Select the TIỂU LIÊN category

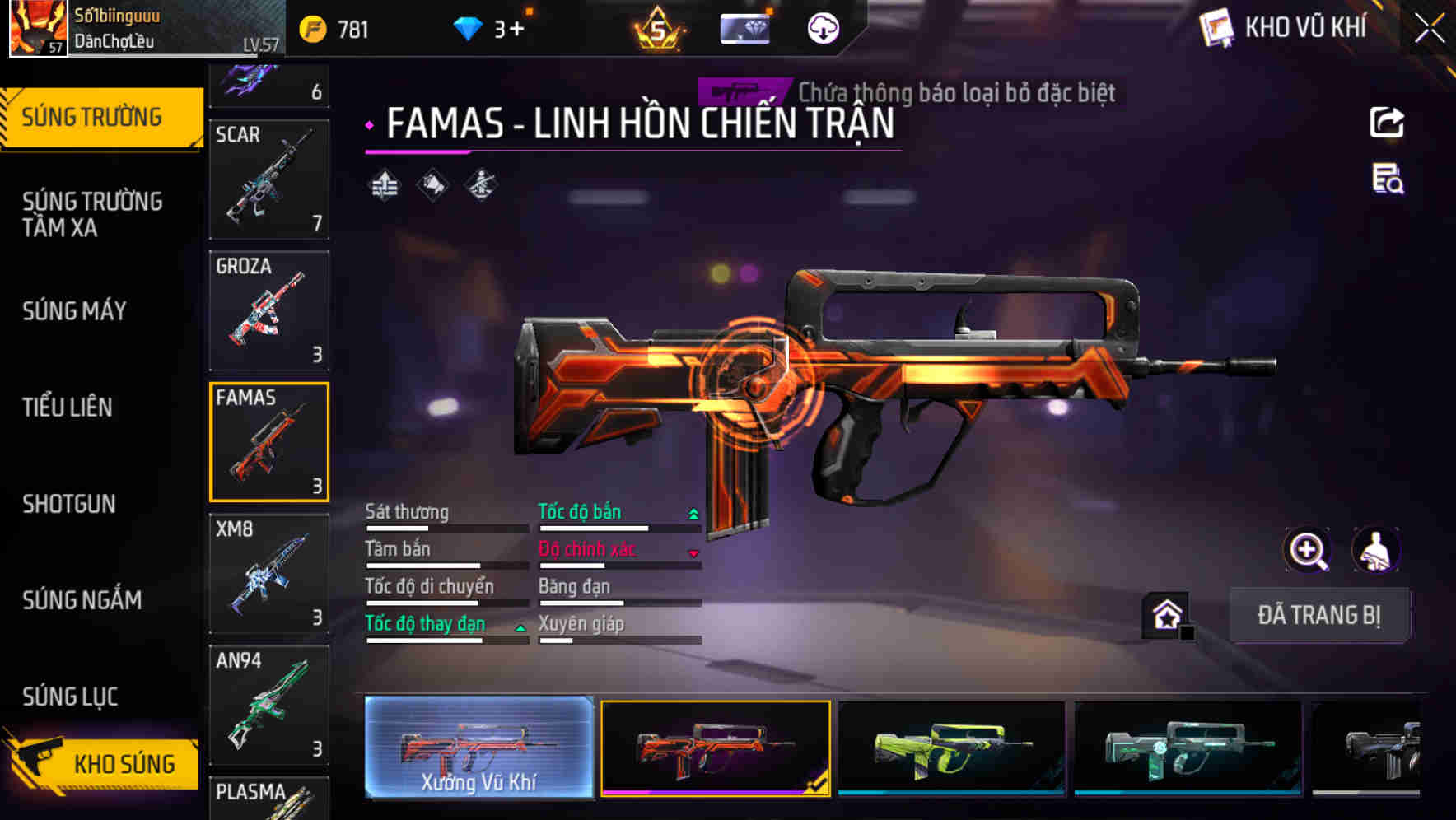(68, 407)
